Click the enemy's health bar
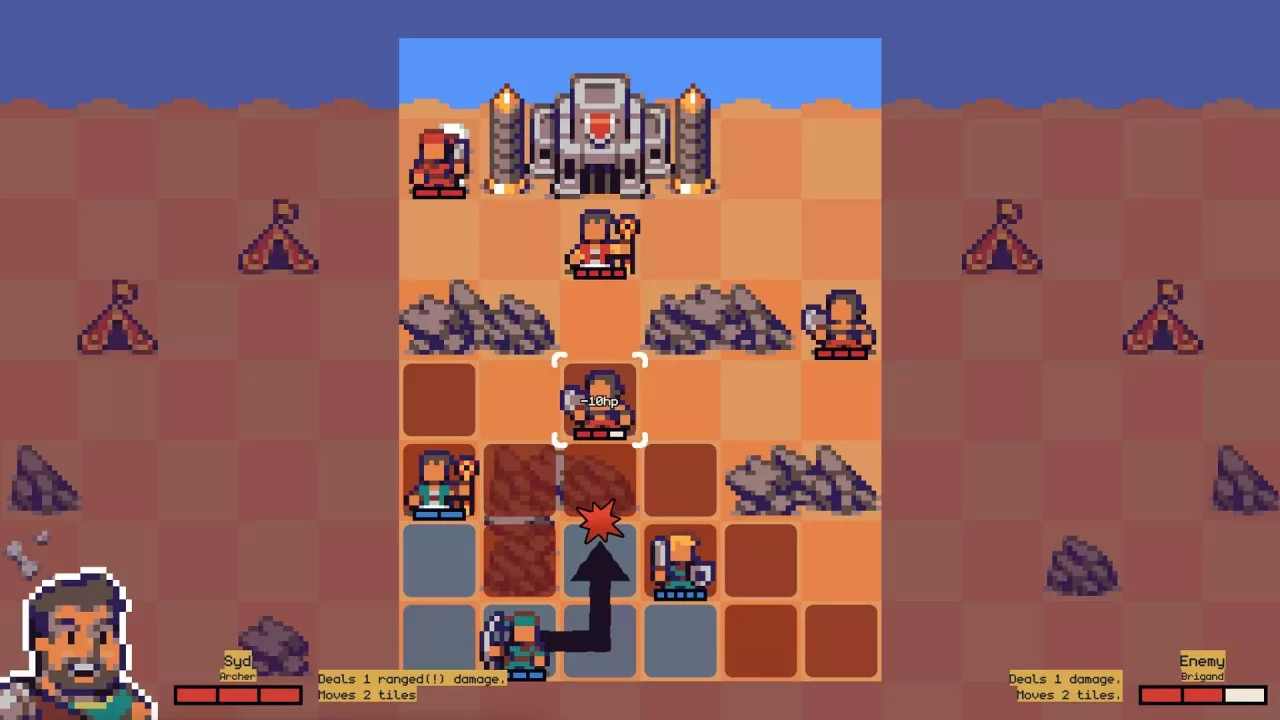This screenshot has width=1280, height=720. click(1201, 694)
